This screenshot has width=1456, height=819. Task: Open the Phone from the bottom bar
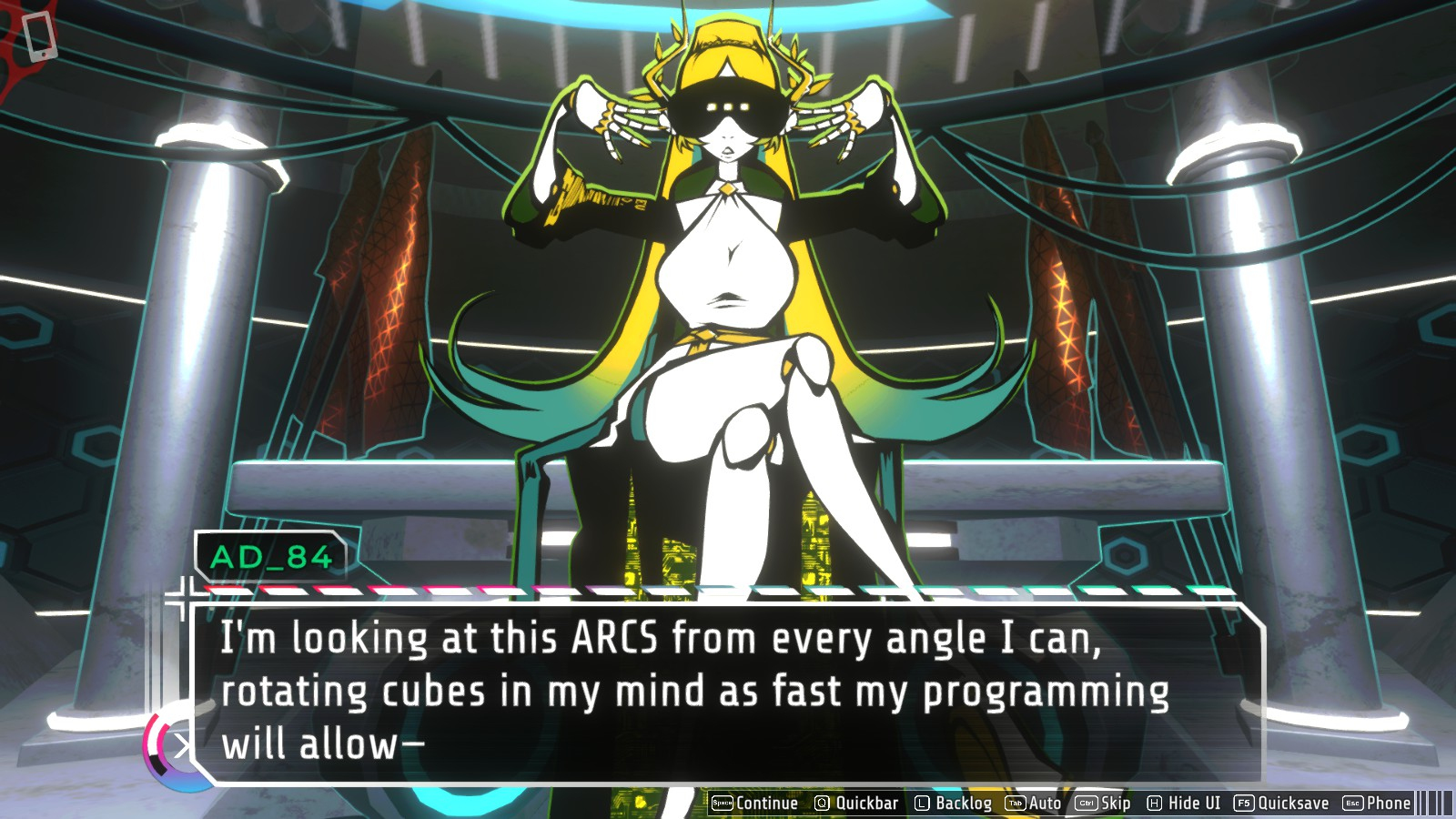(x=1377, y=803)
